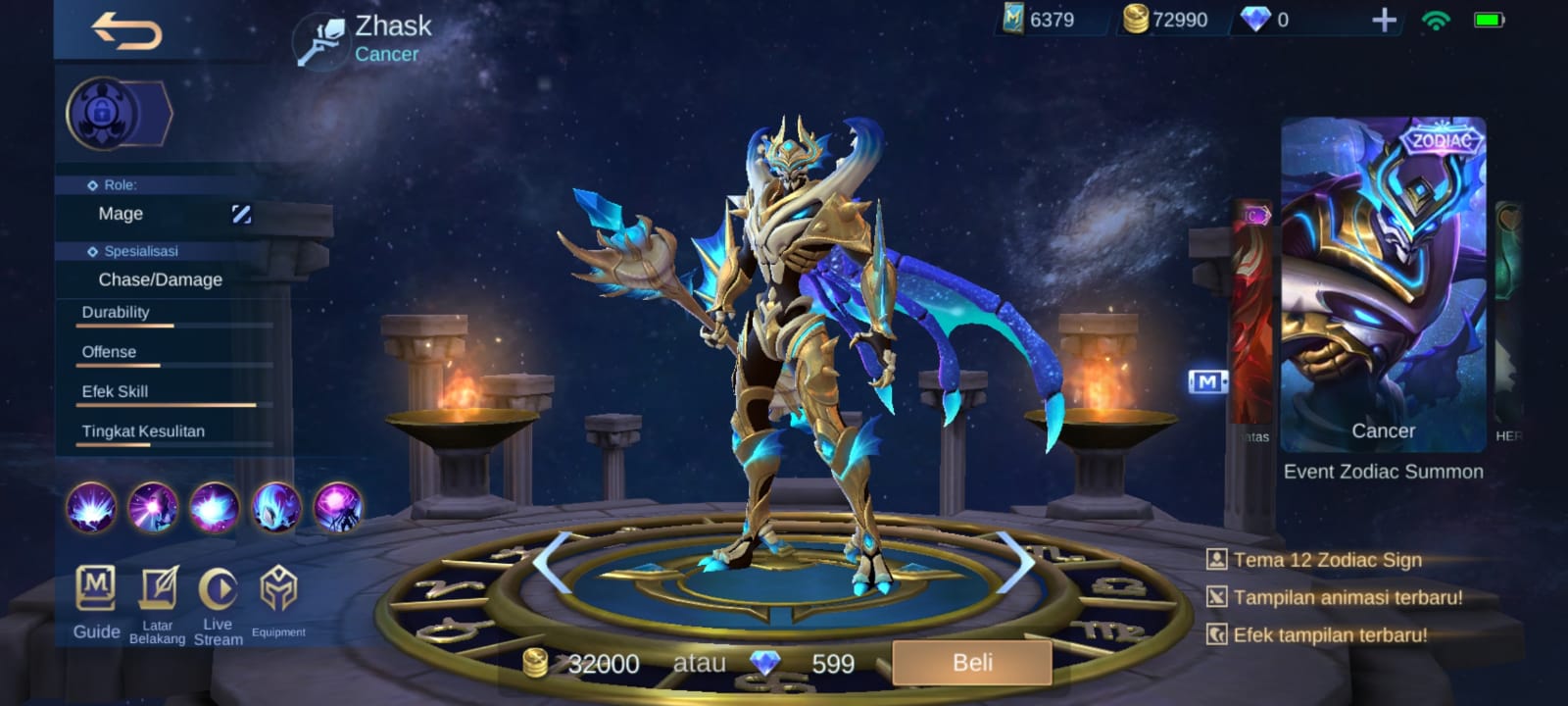Tap the blue M badge beside skin panel
The image size is (1568, 706).
[x=1207, y=381]
